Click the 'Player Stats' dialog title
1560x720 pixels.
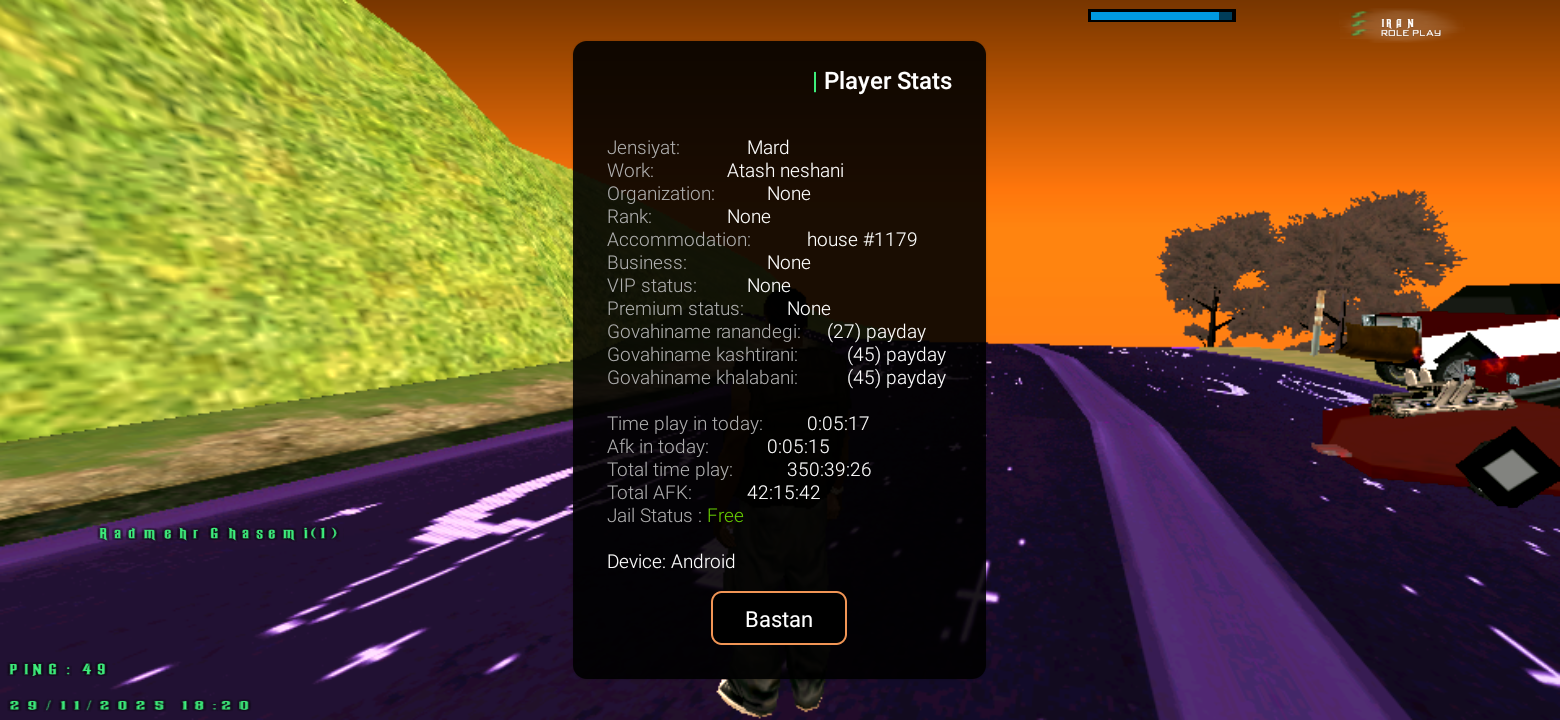click(888, 81)
